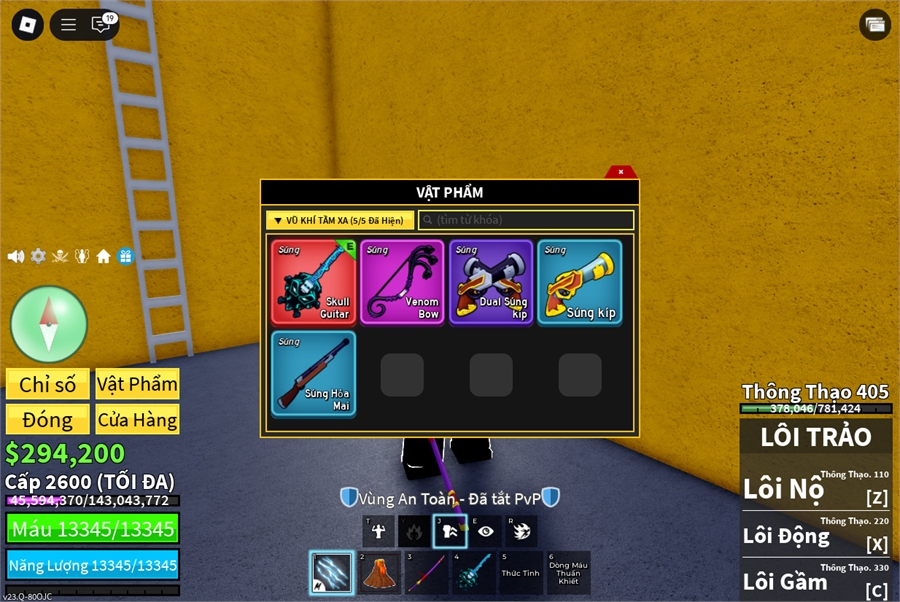Select the Súng Hỏa Mai rifle
Image resolution: width=900 pixels, height=602 pixels.
[x=313, y=373]
